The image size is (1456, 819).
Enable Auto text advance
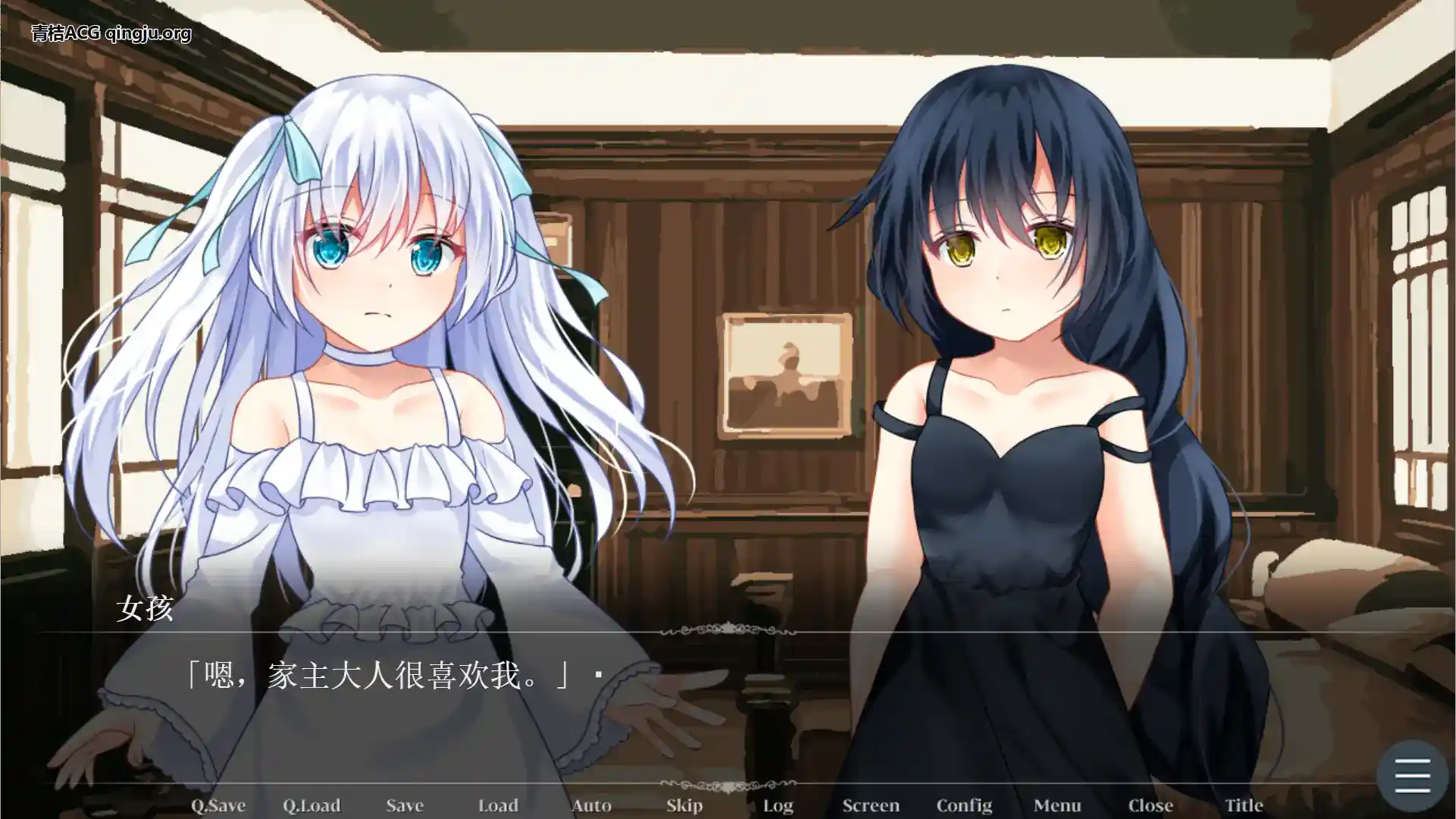591,805
